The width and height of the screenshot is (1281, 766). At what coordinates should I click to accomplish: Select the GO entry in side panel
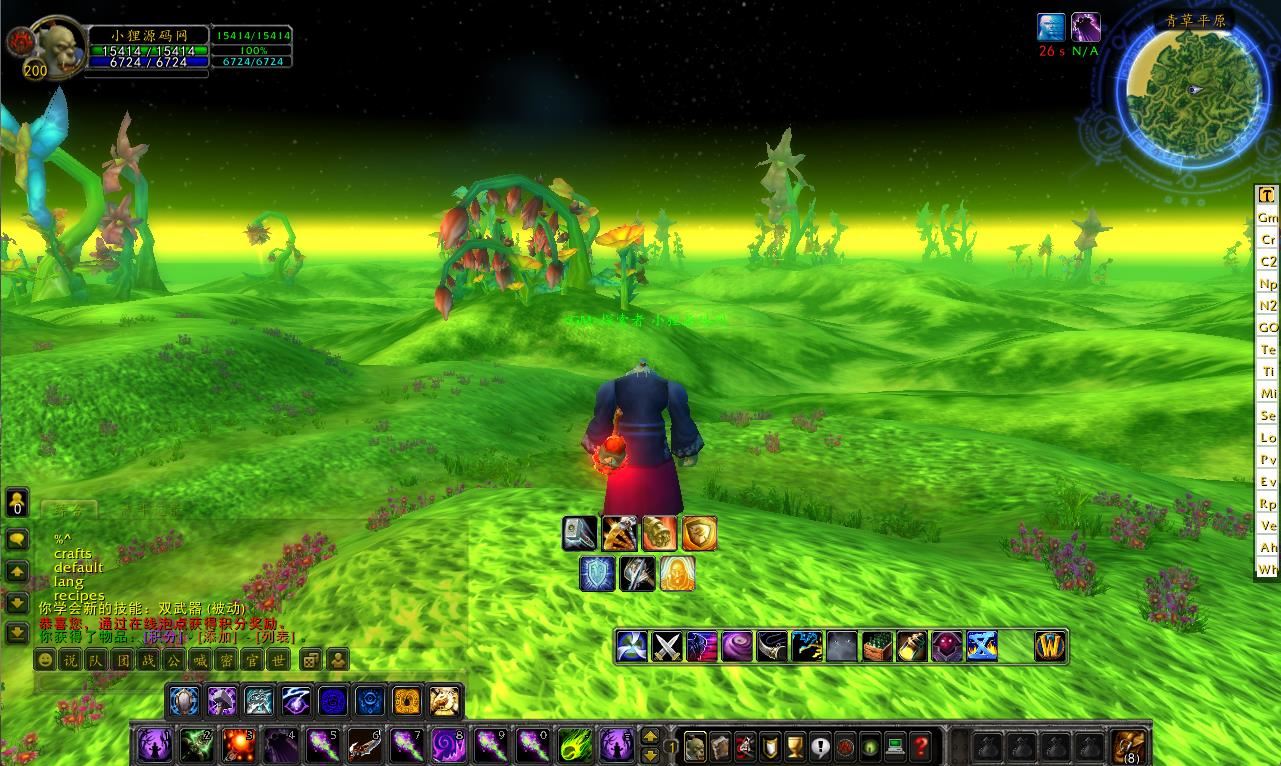click(x=1268, y=327)
